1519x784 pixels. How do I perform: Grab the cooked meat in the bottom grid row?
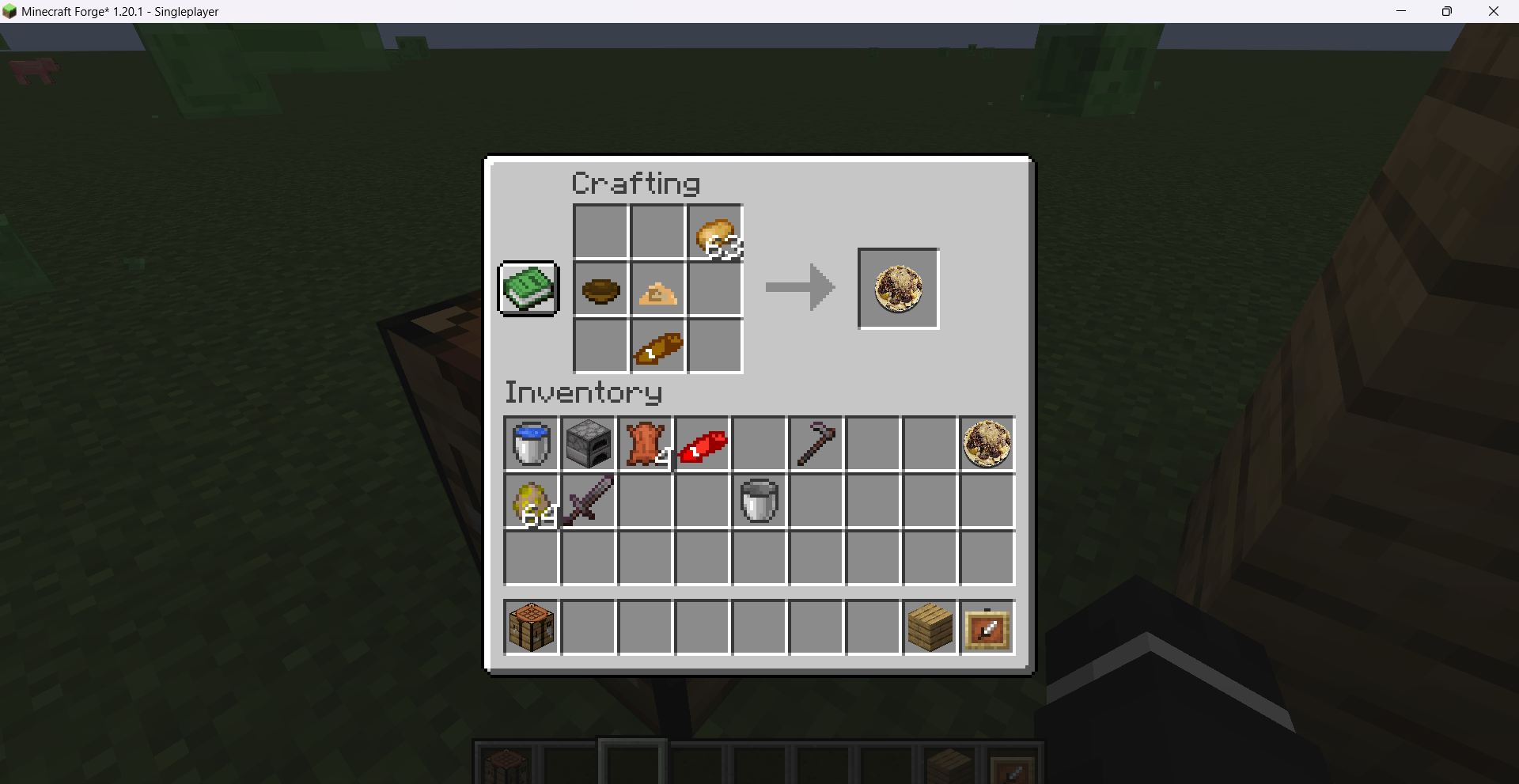(657, 347)
